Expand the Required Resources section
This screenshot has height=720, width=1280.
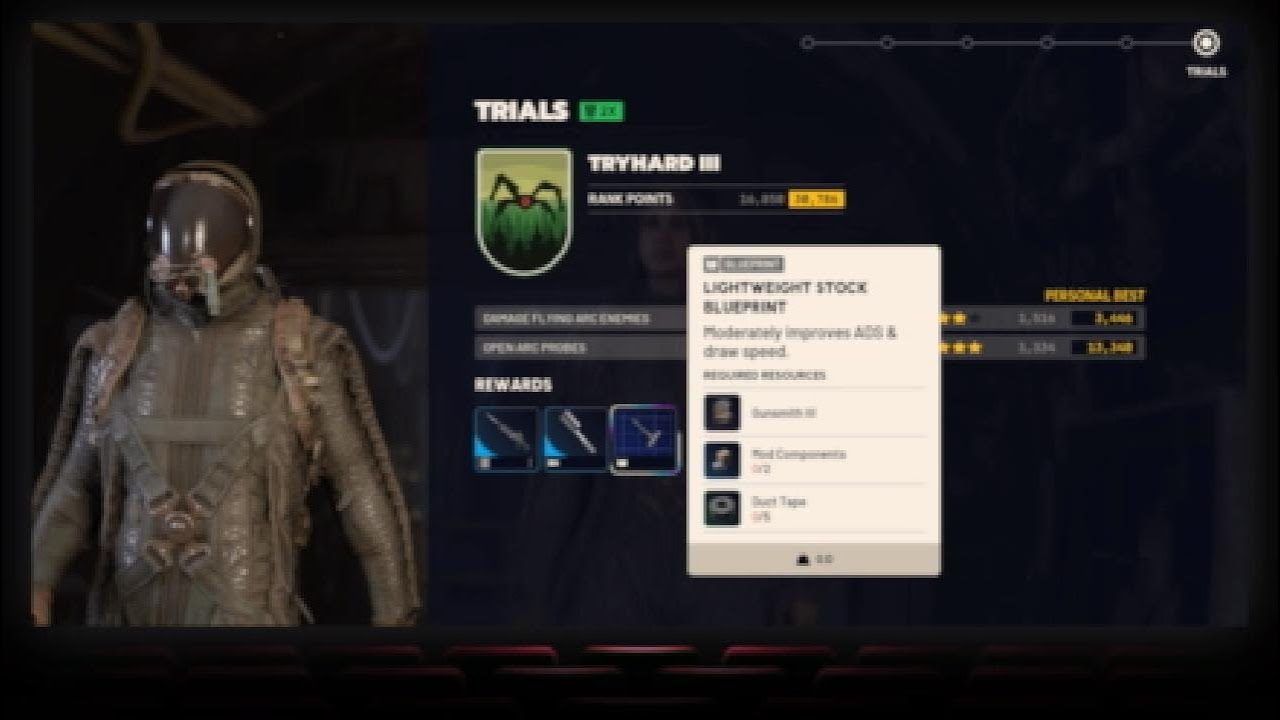pyautogui.click(x=764, y=376)
